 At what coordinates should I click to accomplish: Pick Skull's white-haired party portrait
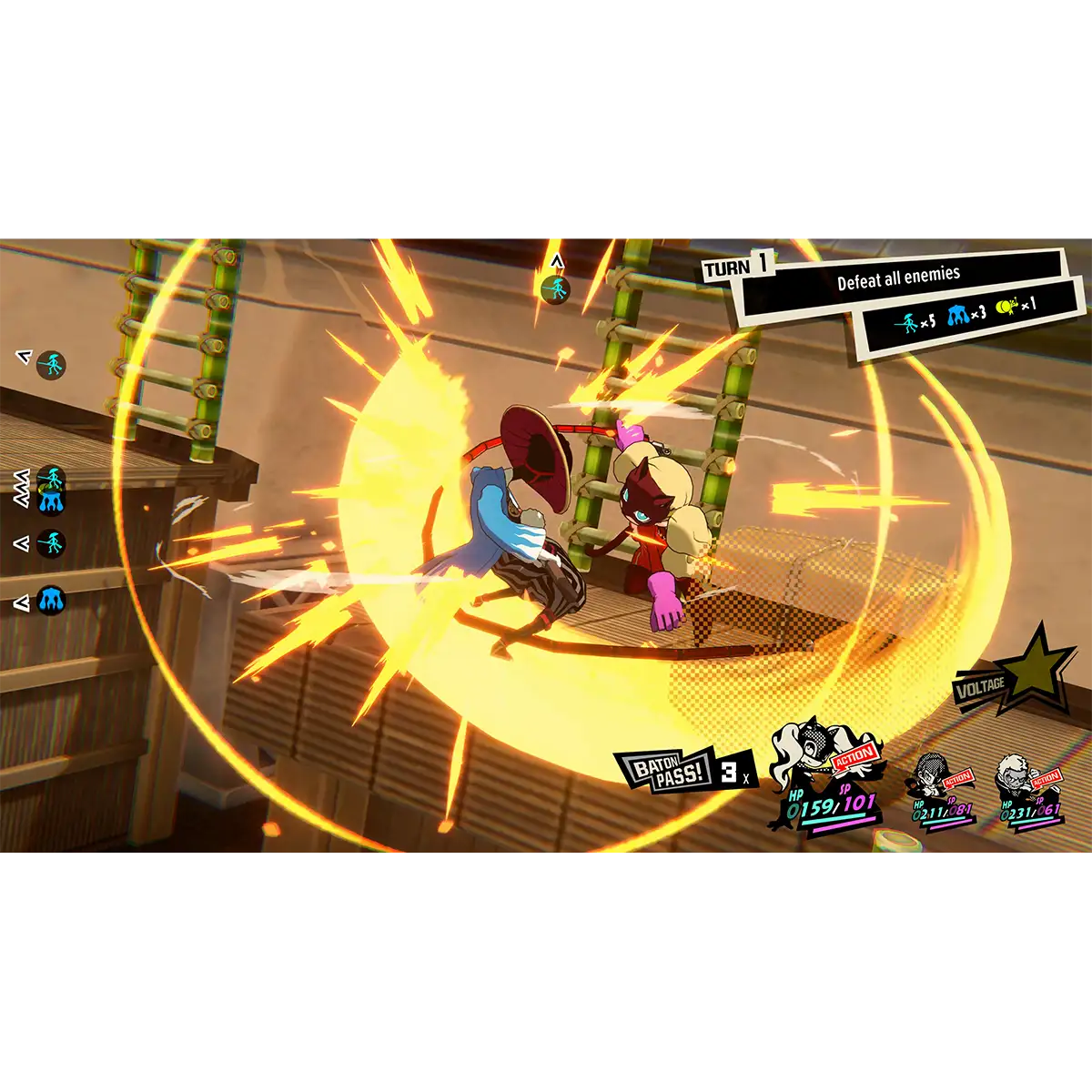click(x=1016, y=774)
